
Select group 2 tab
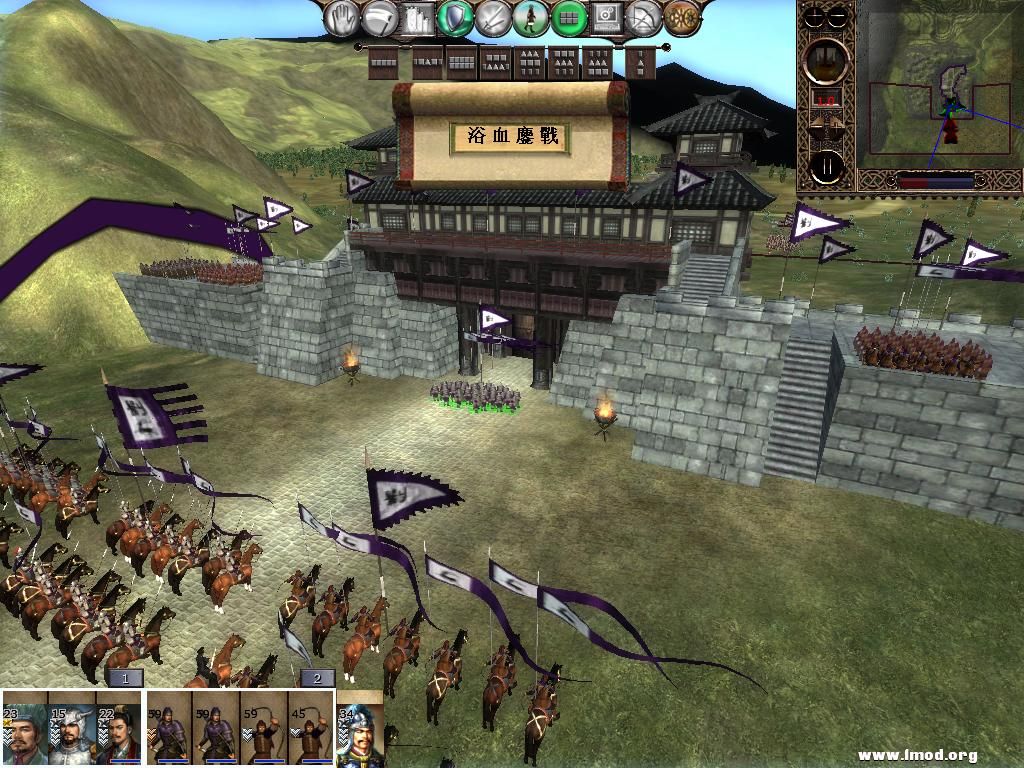(317, 678)
